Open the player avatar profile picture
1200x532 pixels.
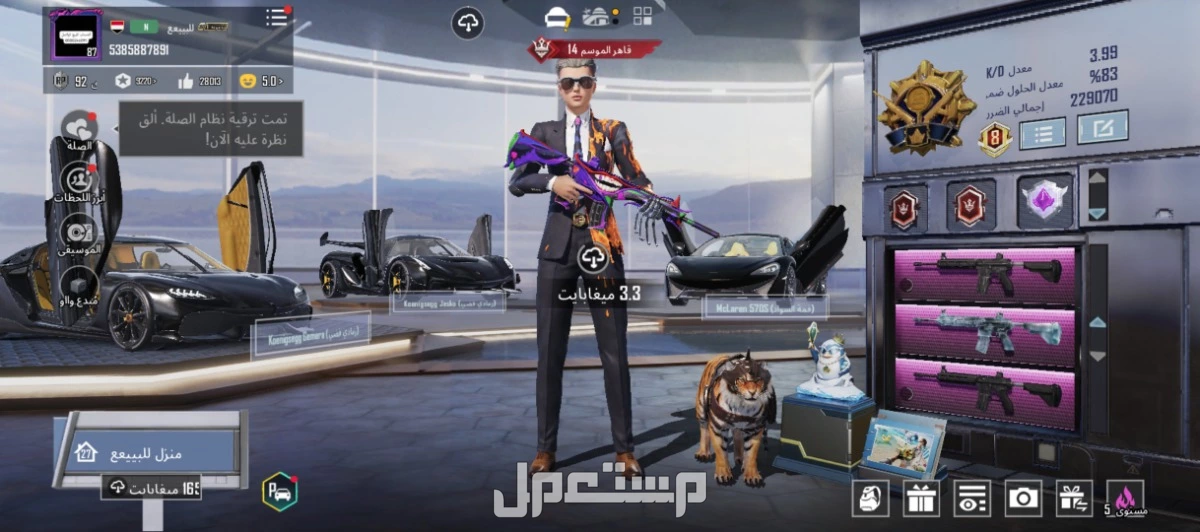pos(77,37)
